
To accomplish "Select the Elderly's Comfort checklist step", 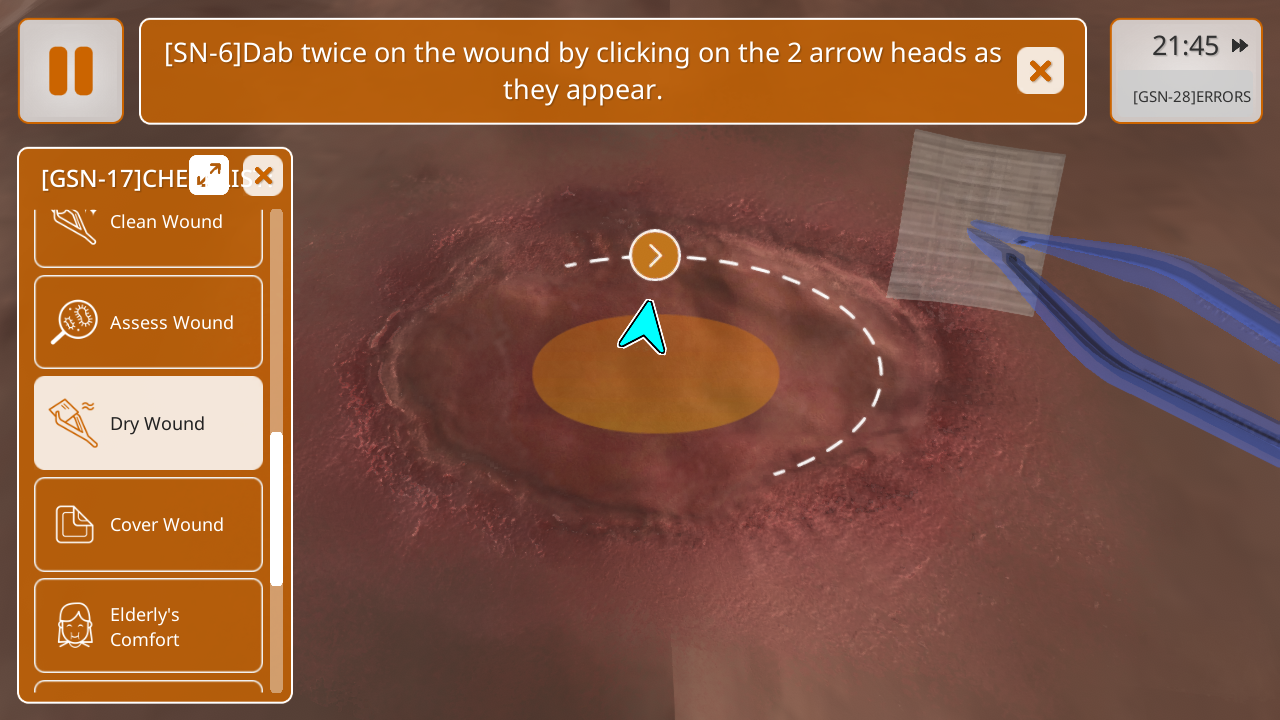I will pos(148,626).
